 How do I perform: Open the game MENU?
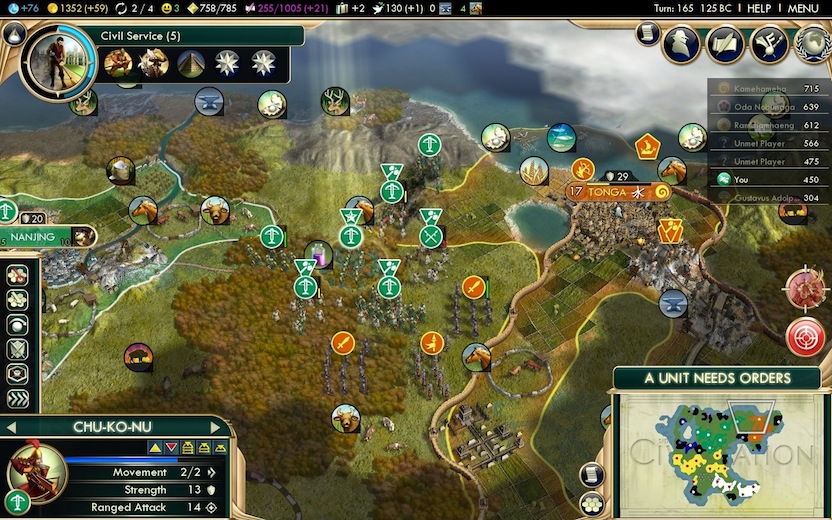click(x=802, y=8)
